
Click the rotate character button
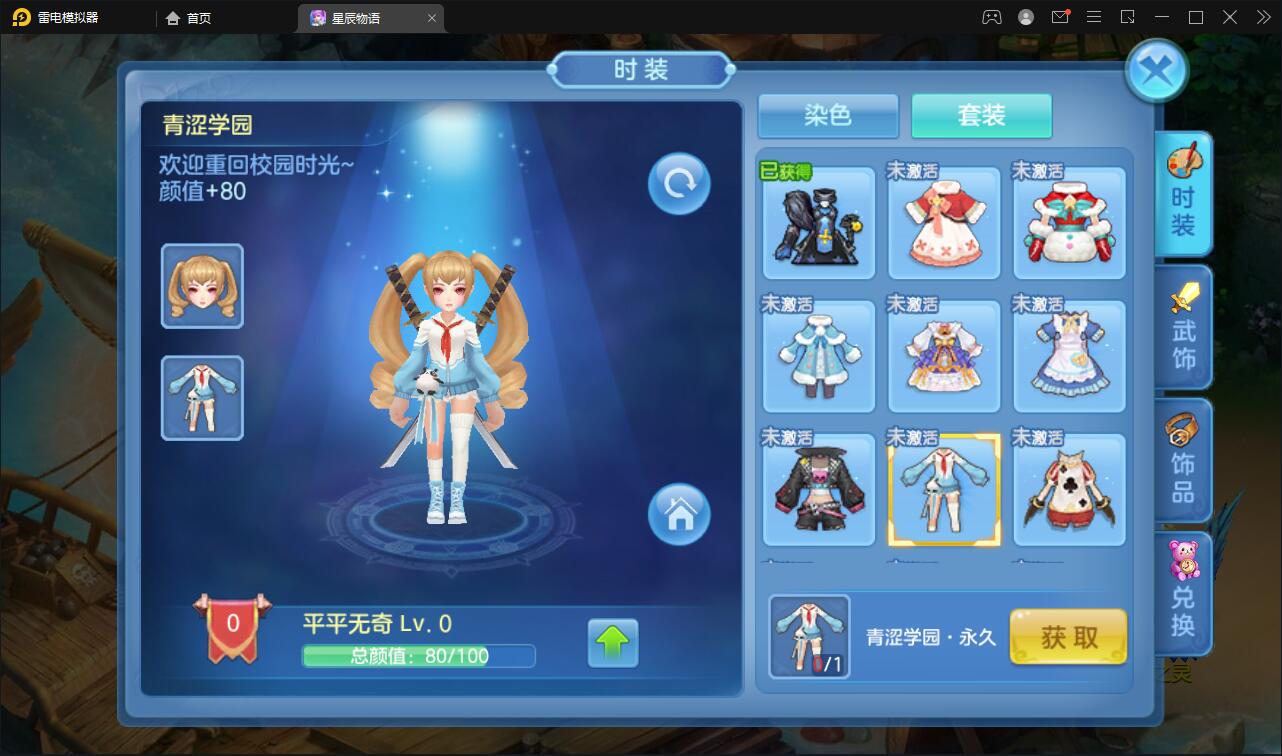click(678, 183)
